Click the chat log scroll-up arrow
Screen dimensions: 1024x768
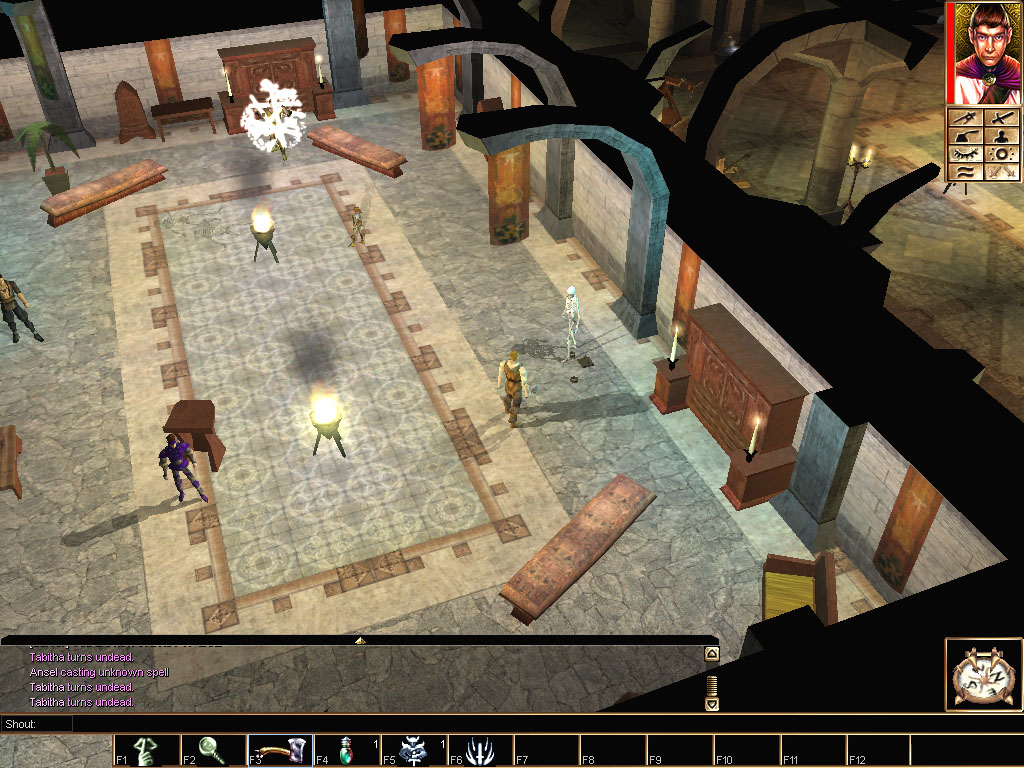711,654
